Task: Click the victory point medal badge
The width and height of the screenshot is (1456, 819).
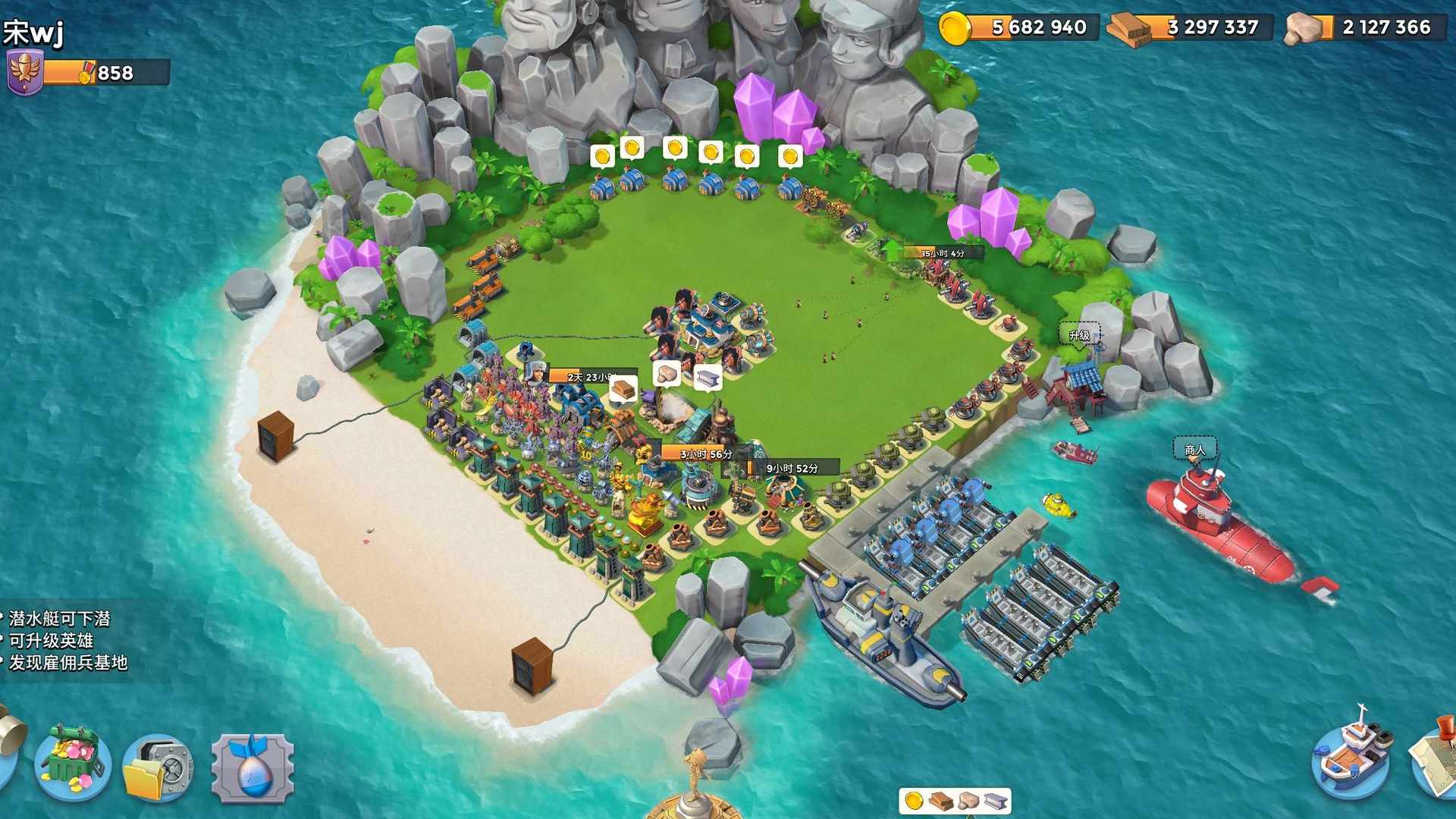Action: click(x=24, y=72)
